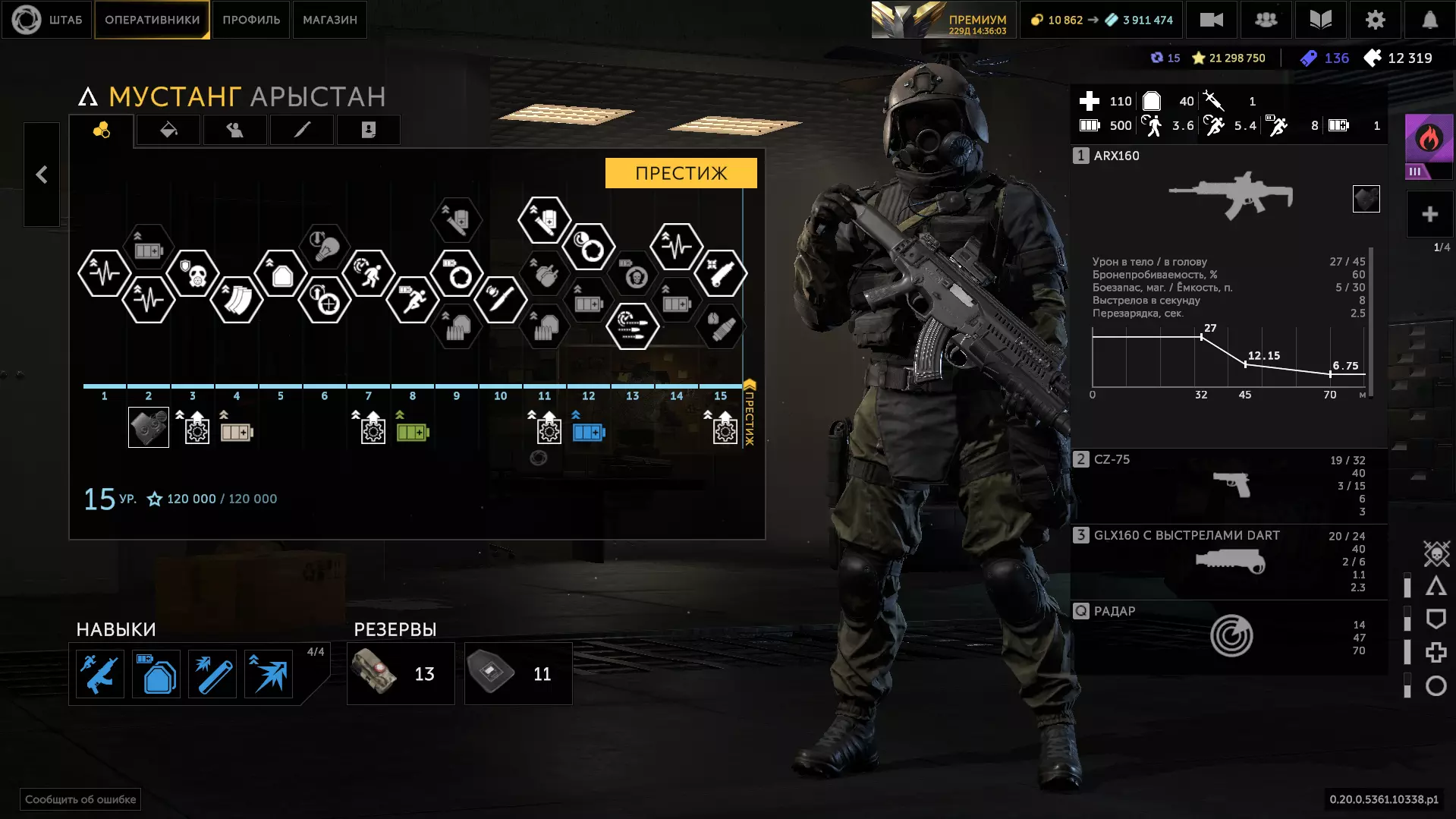Click the yellow Престиж button

(x=681, y=173)
